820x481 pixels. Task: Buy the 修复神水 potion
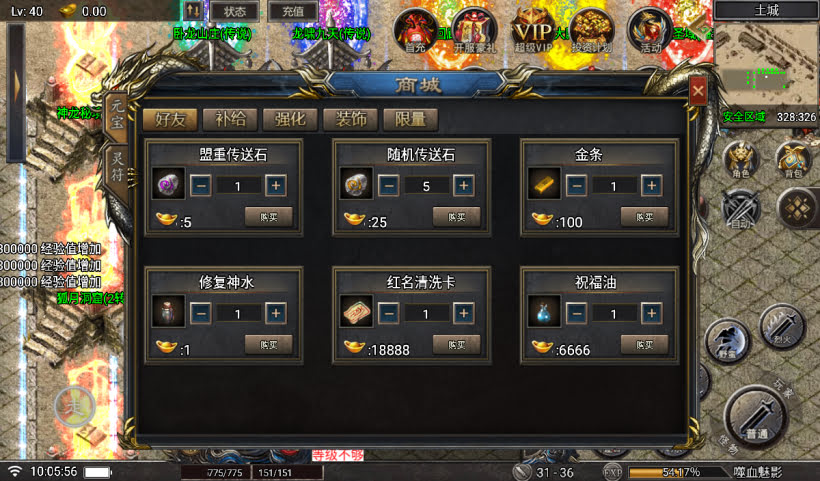click(x=268, y=344)
